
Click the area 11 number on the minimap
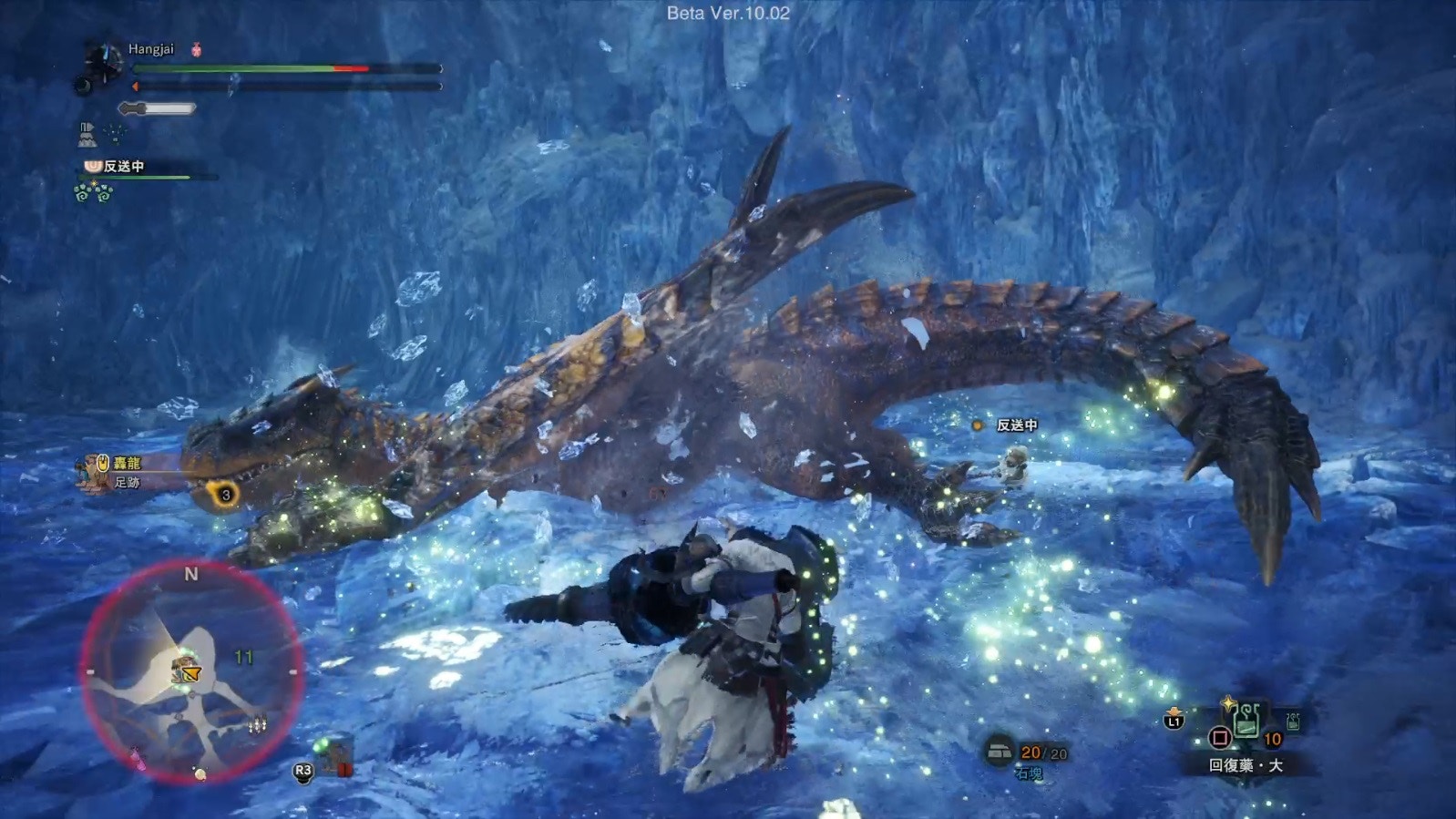tap(243, 657)
